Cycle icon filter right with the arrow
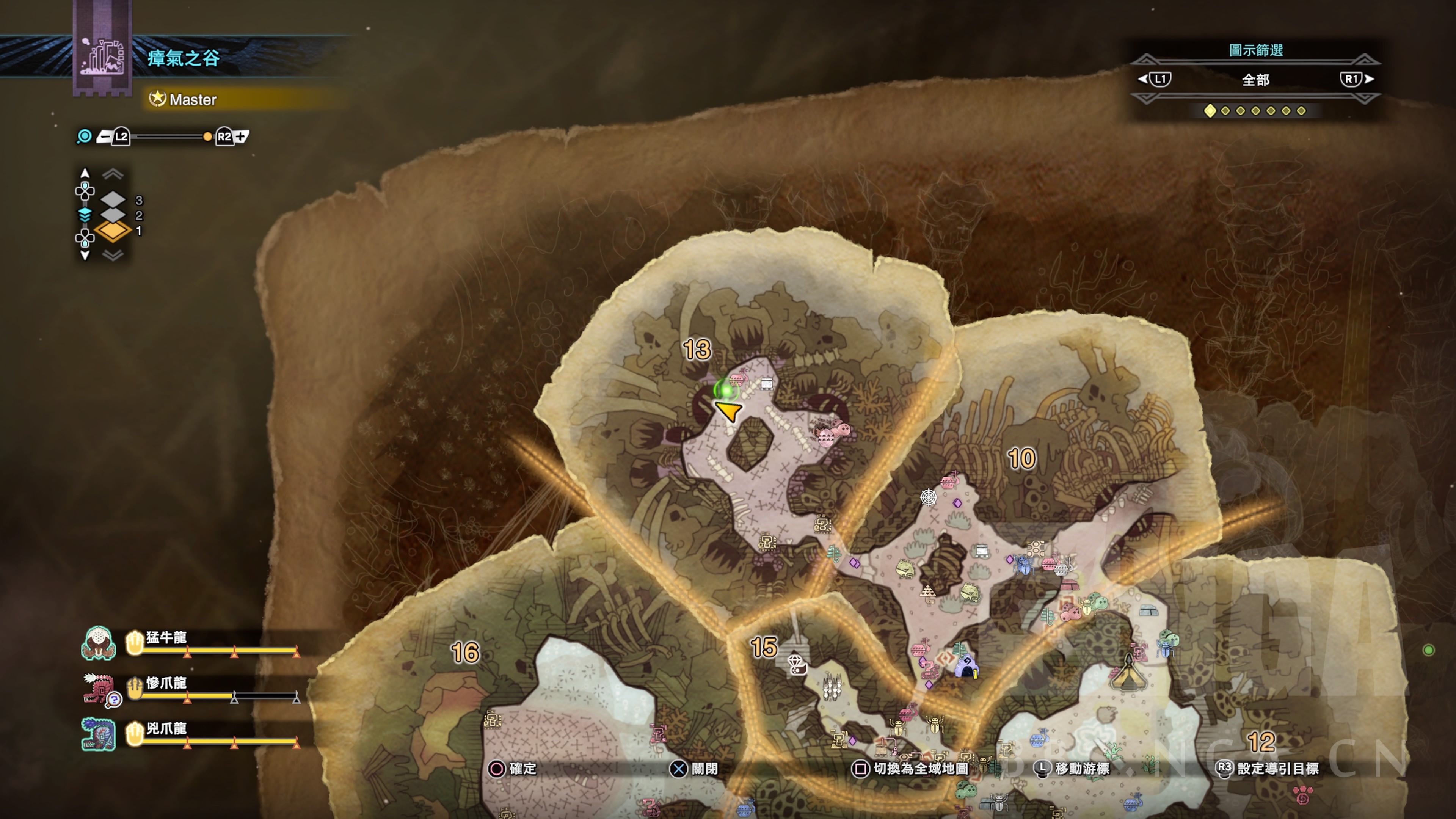Image resolution: width=1456 pixels, height=819 pixels. tap(1370, 79)
